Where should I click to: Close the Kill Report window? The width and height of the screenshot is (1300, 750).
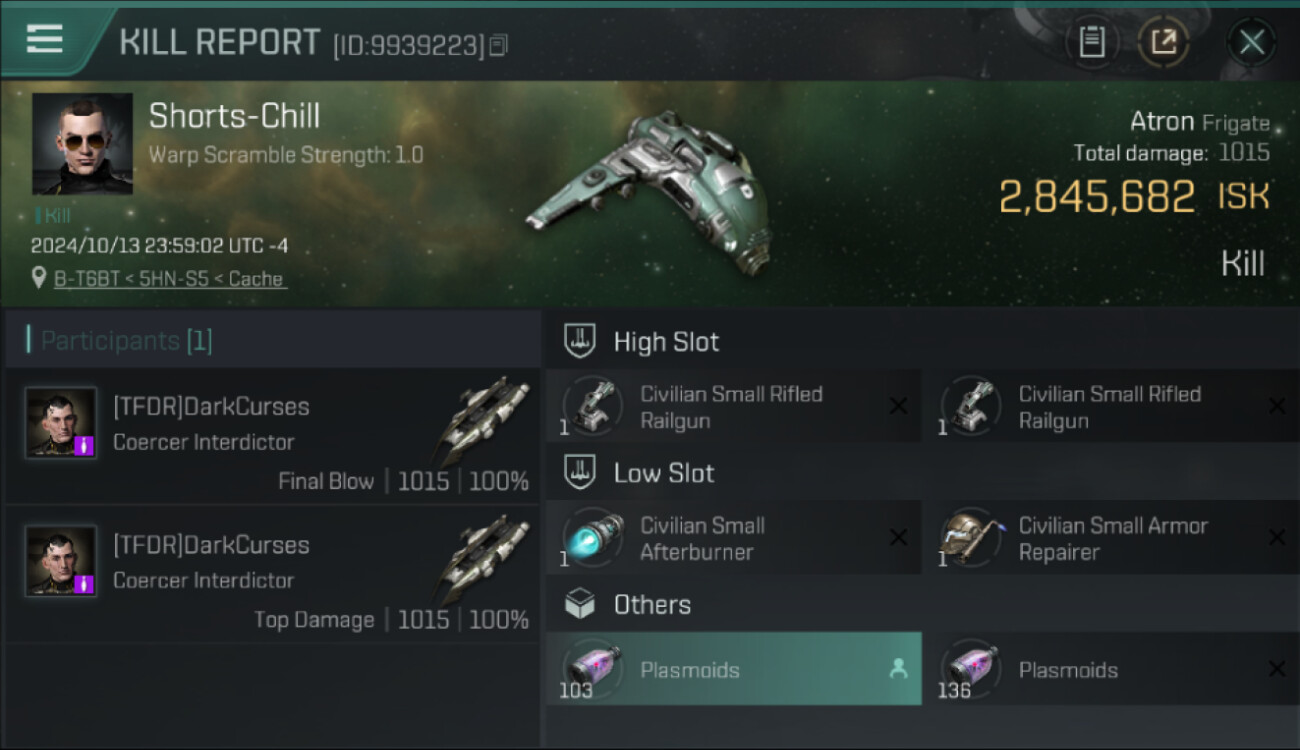click(1251, 42)
